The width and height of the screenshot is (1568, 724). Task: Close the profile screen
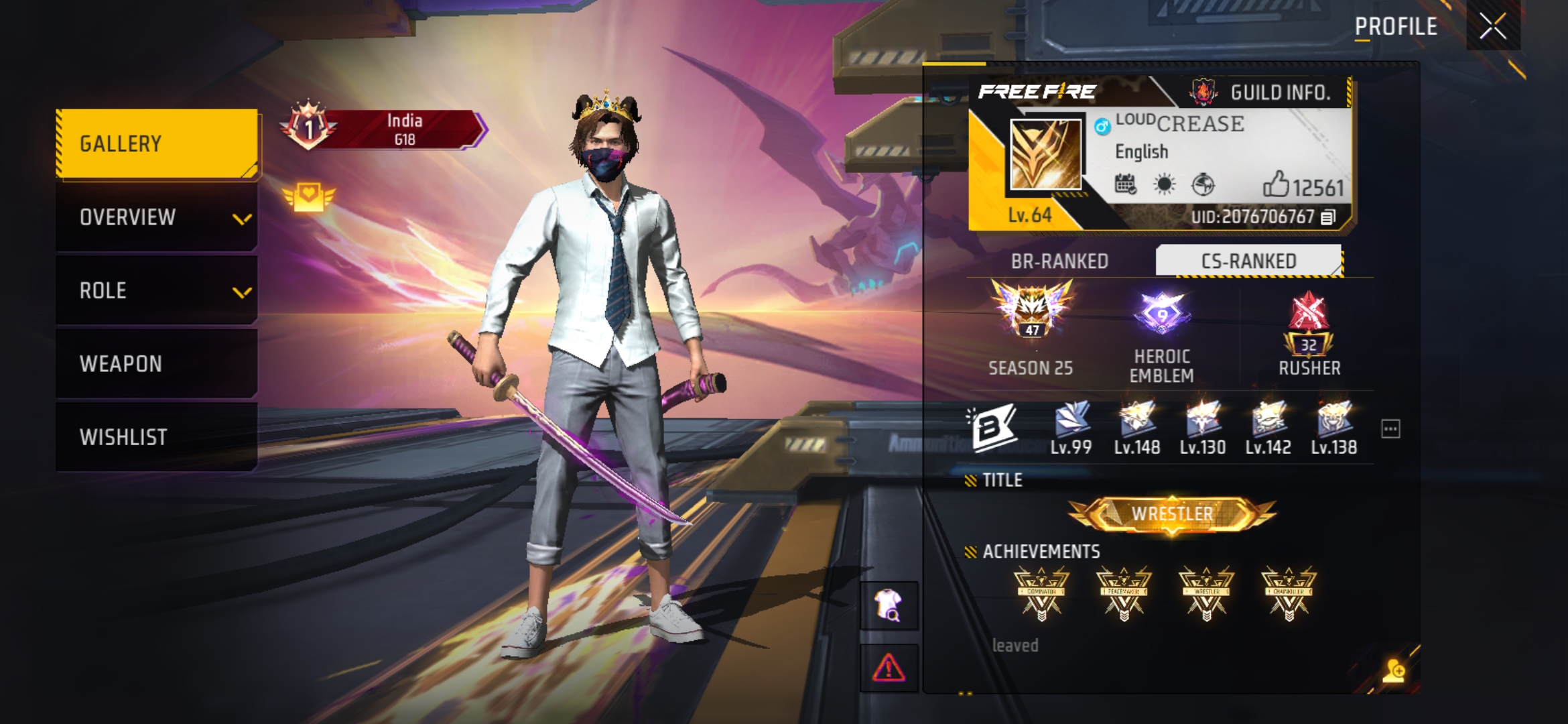click(1492, 27)
